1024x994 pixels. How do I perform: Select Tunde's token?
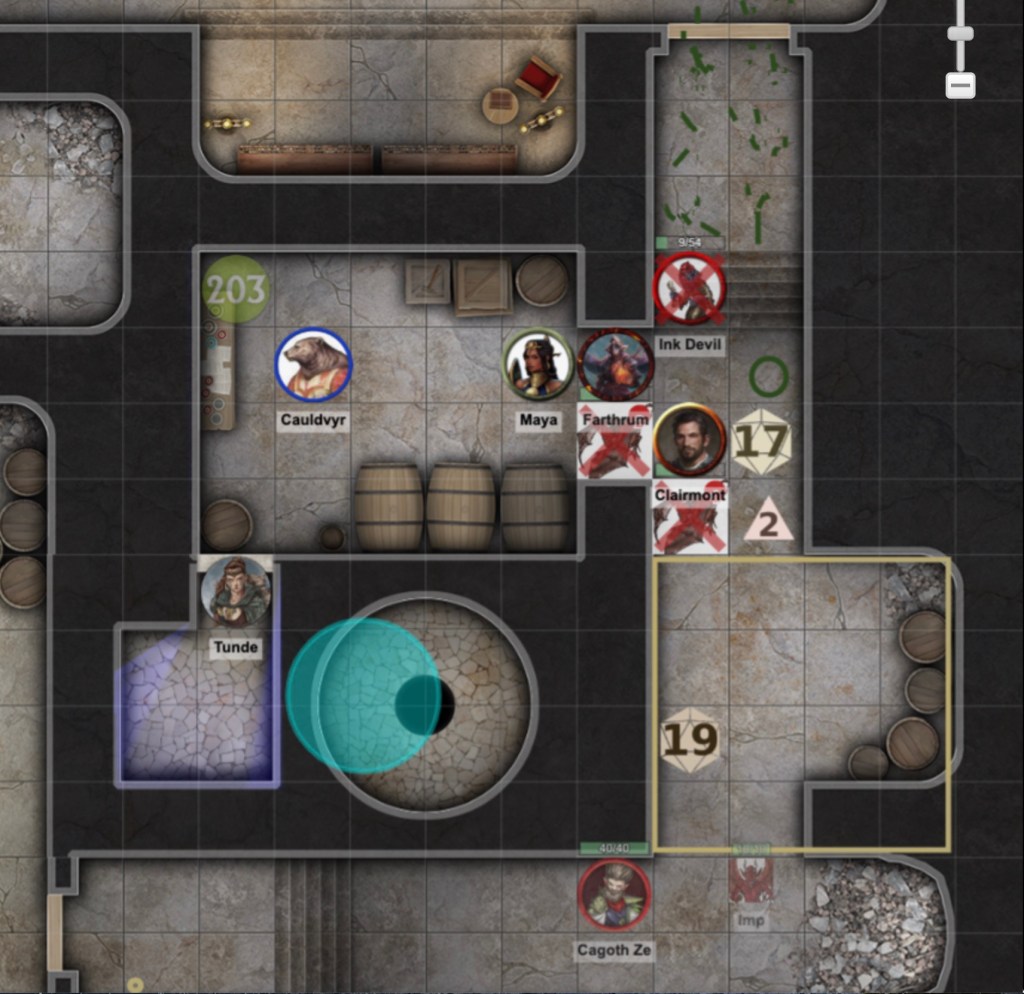236,592
